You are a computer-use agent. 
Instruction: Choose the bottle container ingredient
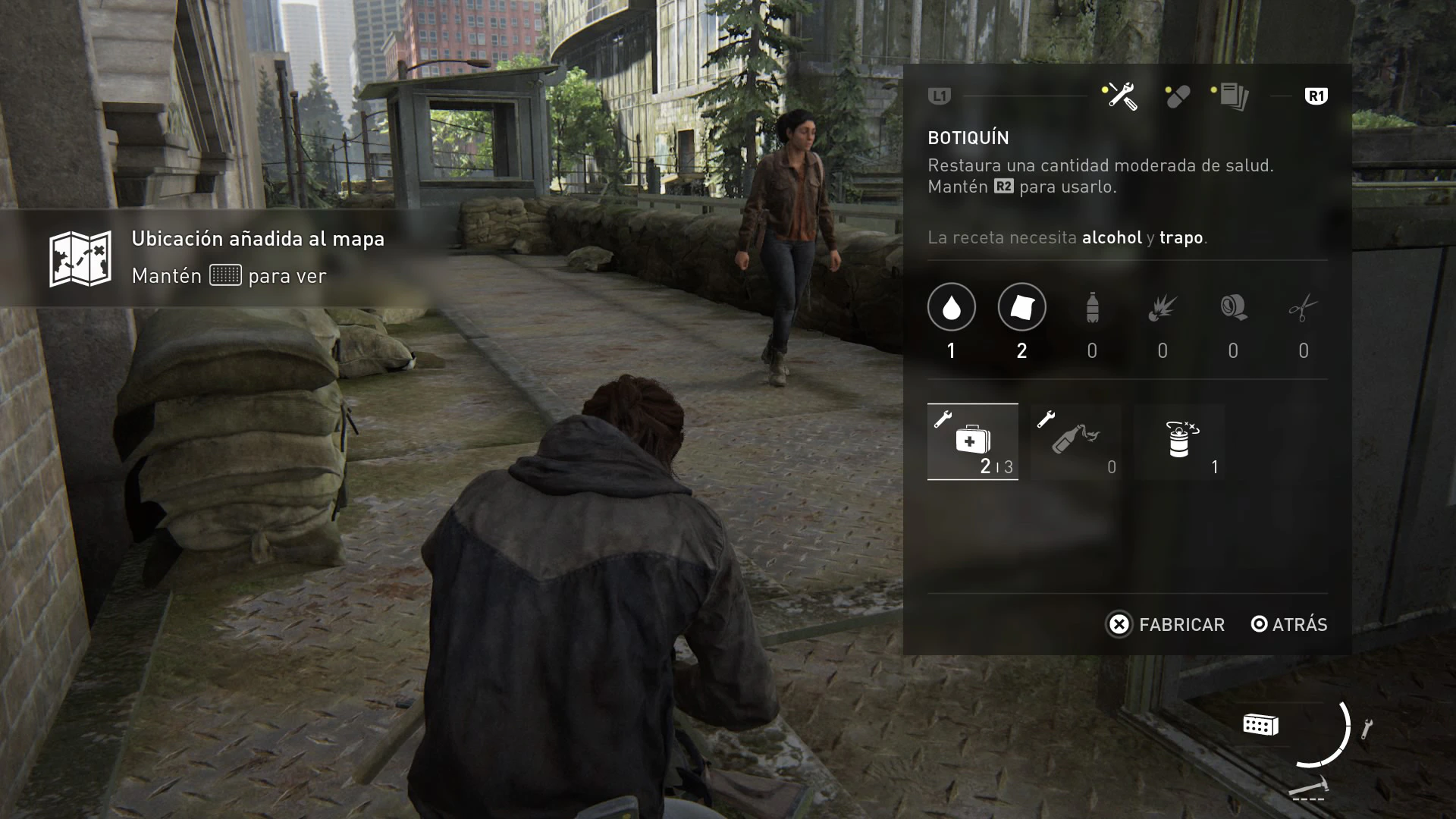click(x=1092, y=307)
